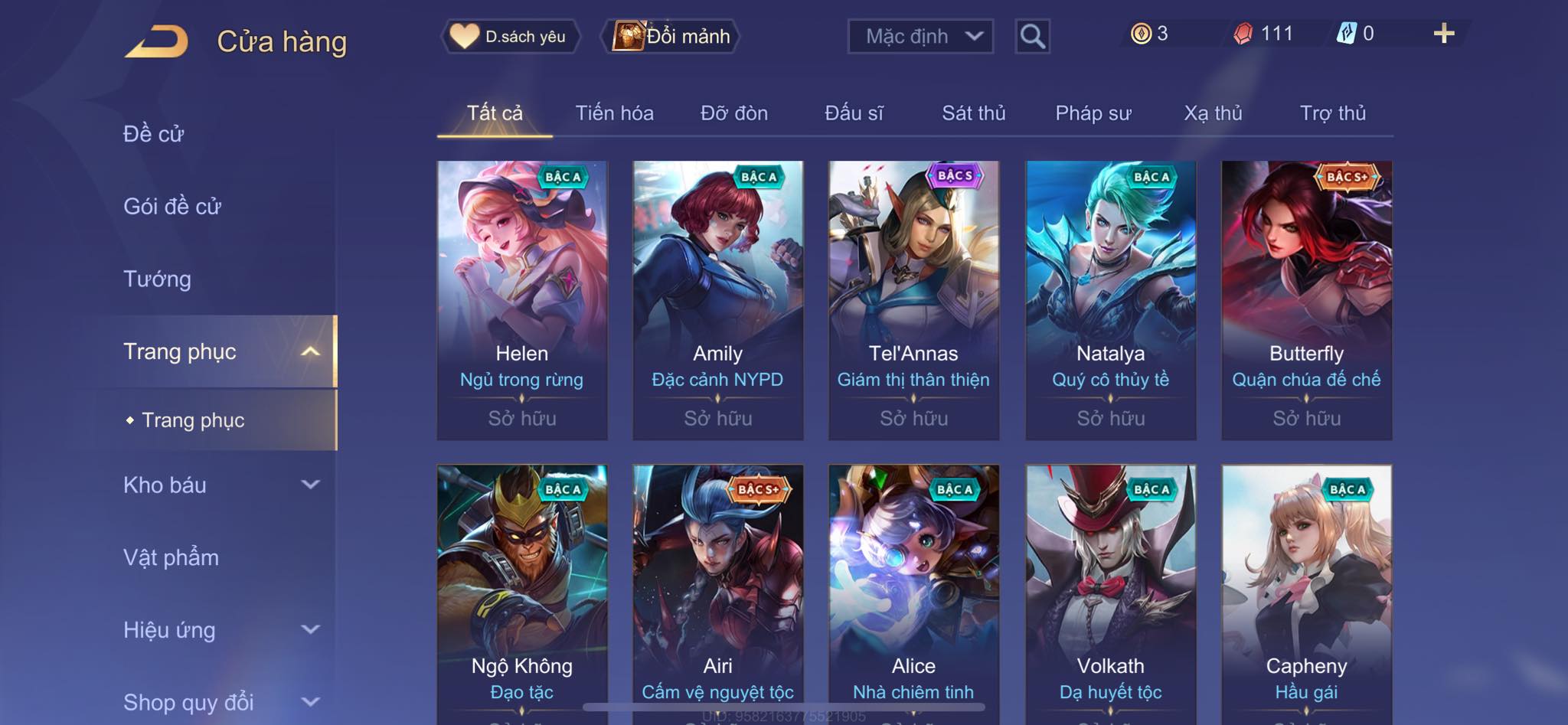Open the Tướng shop section
The image size is (1568, 725).
click(x=158, y=279)
